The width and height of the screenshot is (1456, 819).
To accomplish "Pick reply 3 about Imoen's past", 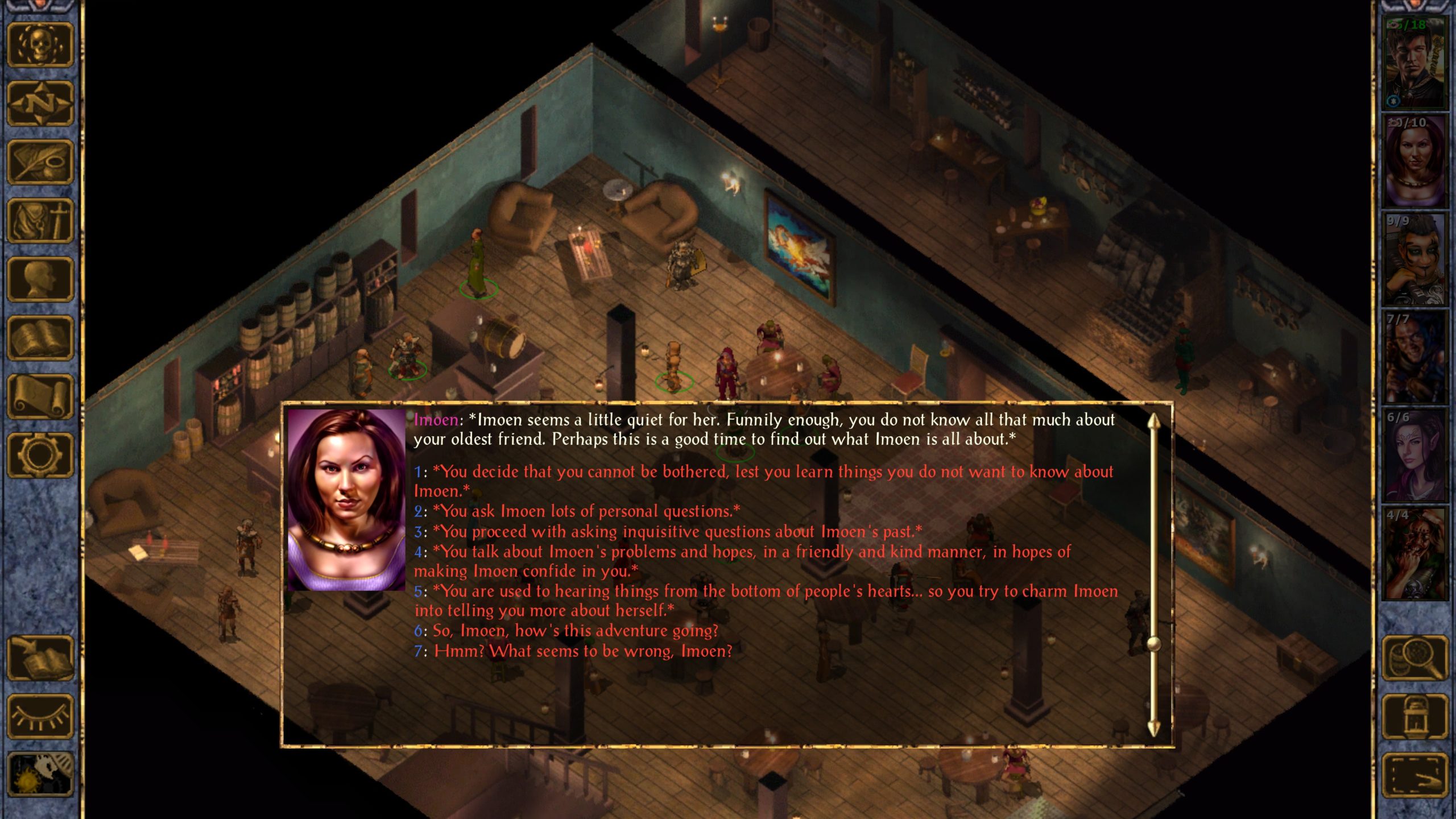I will (677, 532).
